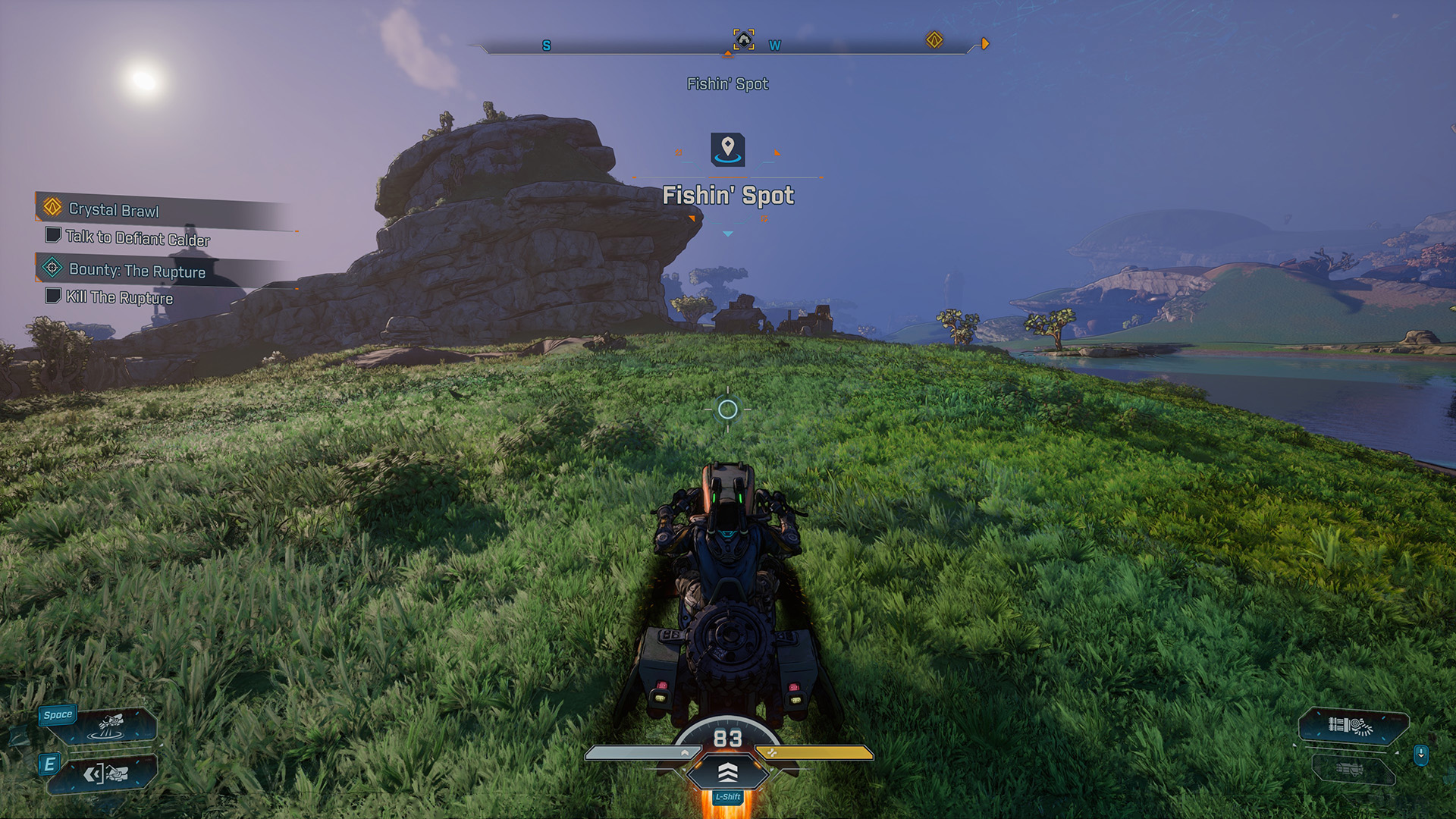The width and height of the screenshot is (1456, 819).
Task: Switch to the dimmed secondary weapon slot
Action: coord(1351,770)
